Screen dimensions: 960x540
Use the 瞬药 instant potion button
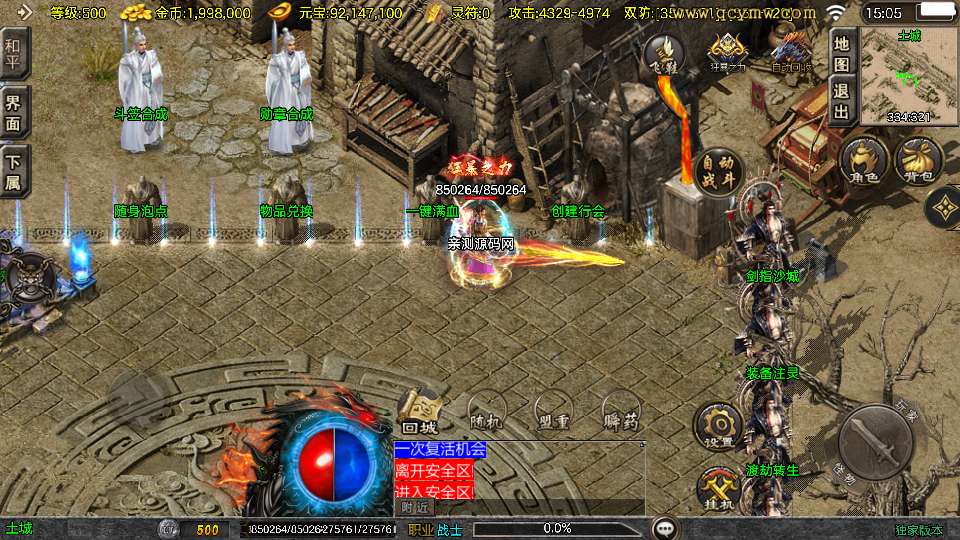pyautogui.click(x=620, y=411)
